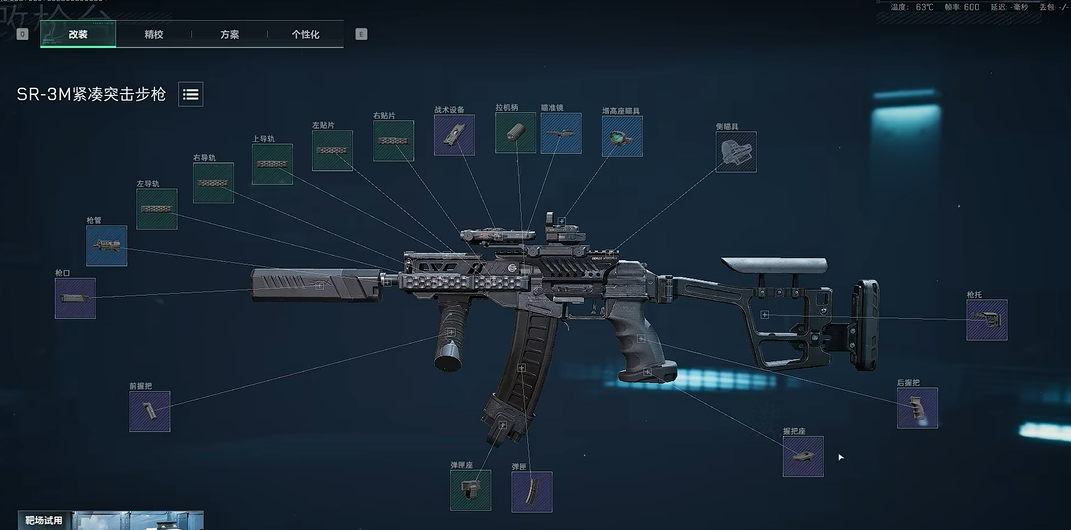This screenshot has height=530, width=1071.
Task: Select the 右贴片 attachment slot
Action: pos(393,141)
